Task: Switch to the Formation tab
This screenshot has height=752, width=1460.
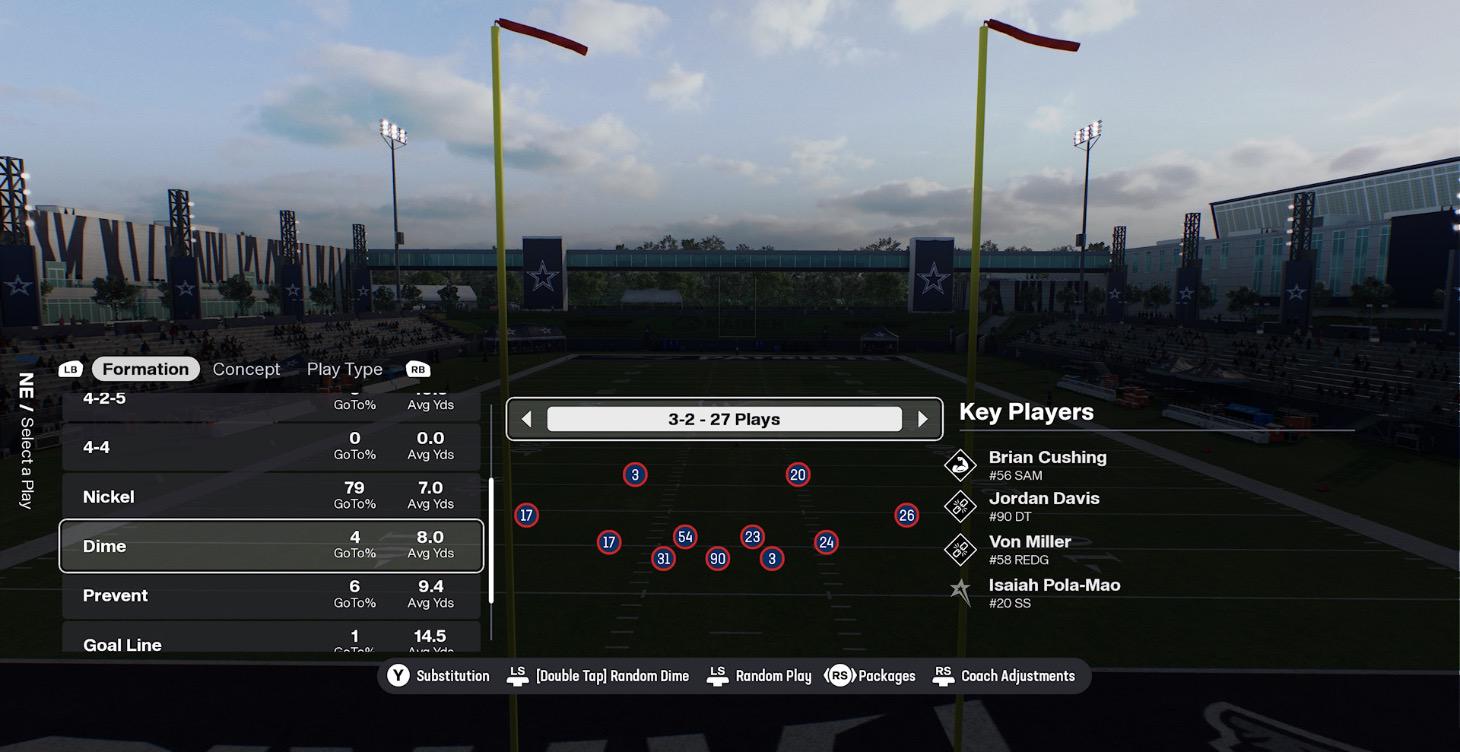Action: tap(145, 369)
